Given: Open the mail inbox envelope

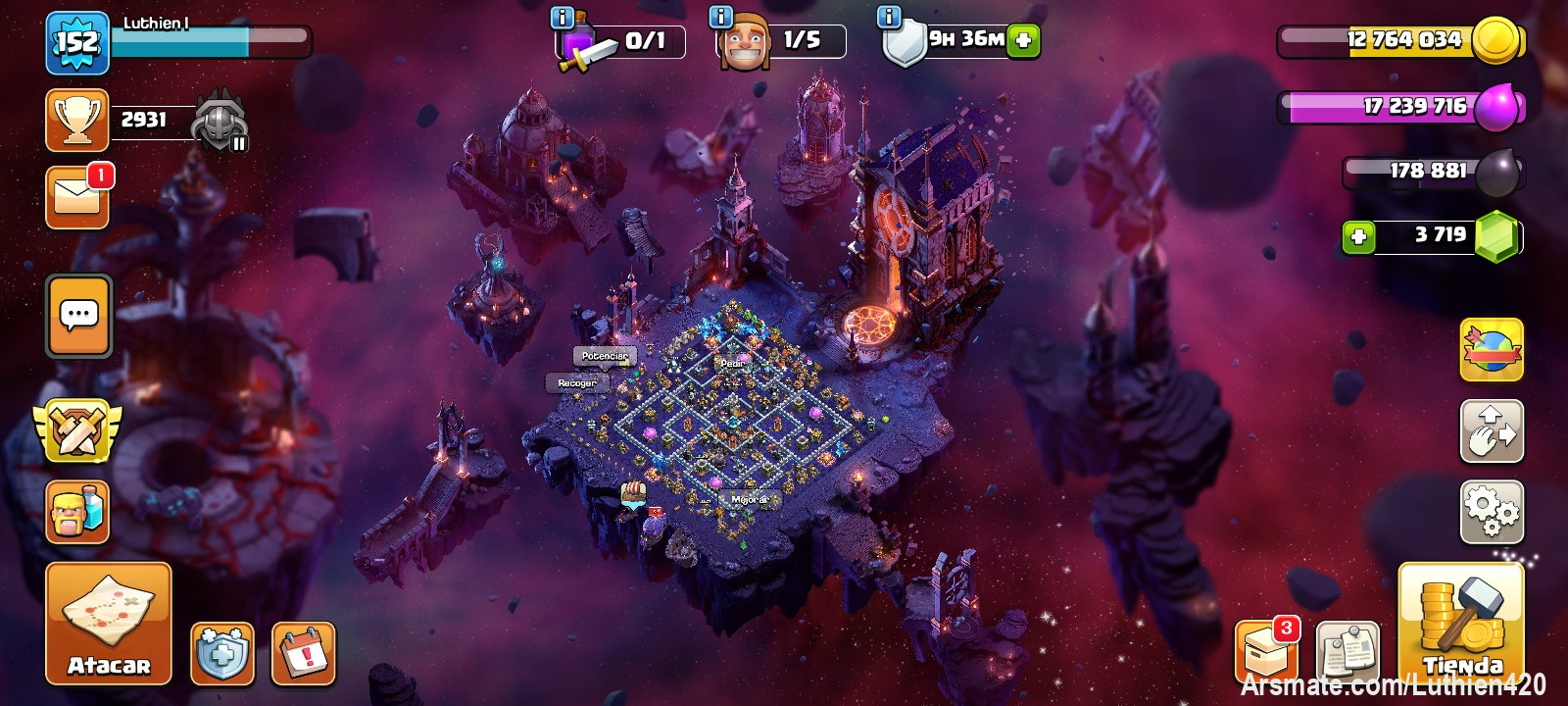Looking at the screenshot, I should pyautogui.click(x=77, y=198).
